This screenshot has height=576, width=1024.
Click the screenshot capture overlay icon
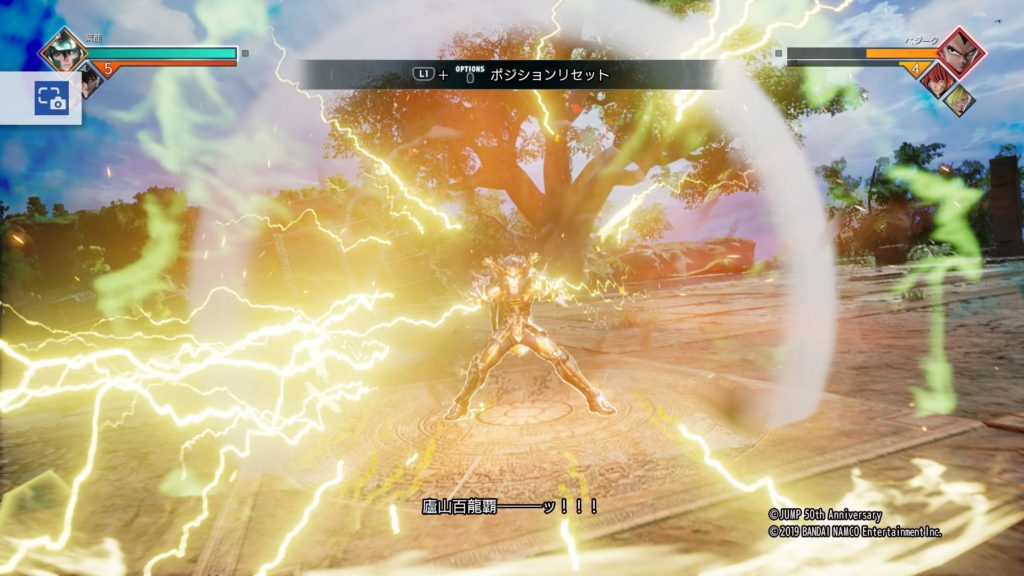pyautogui.click(x=51, y=98)
